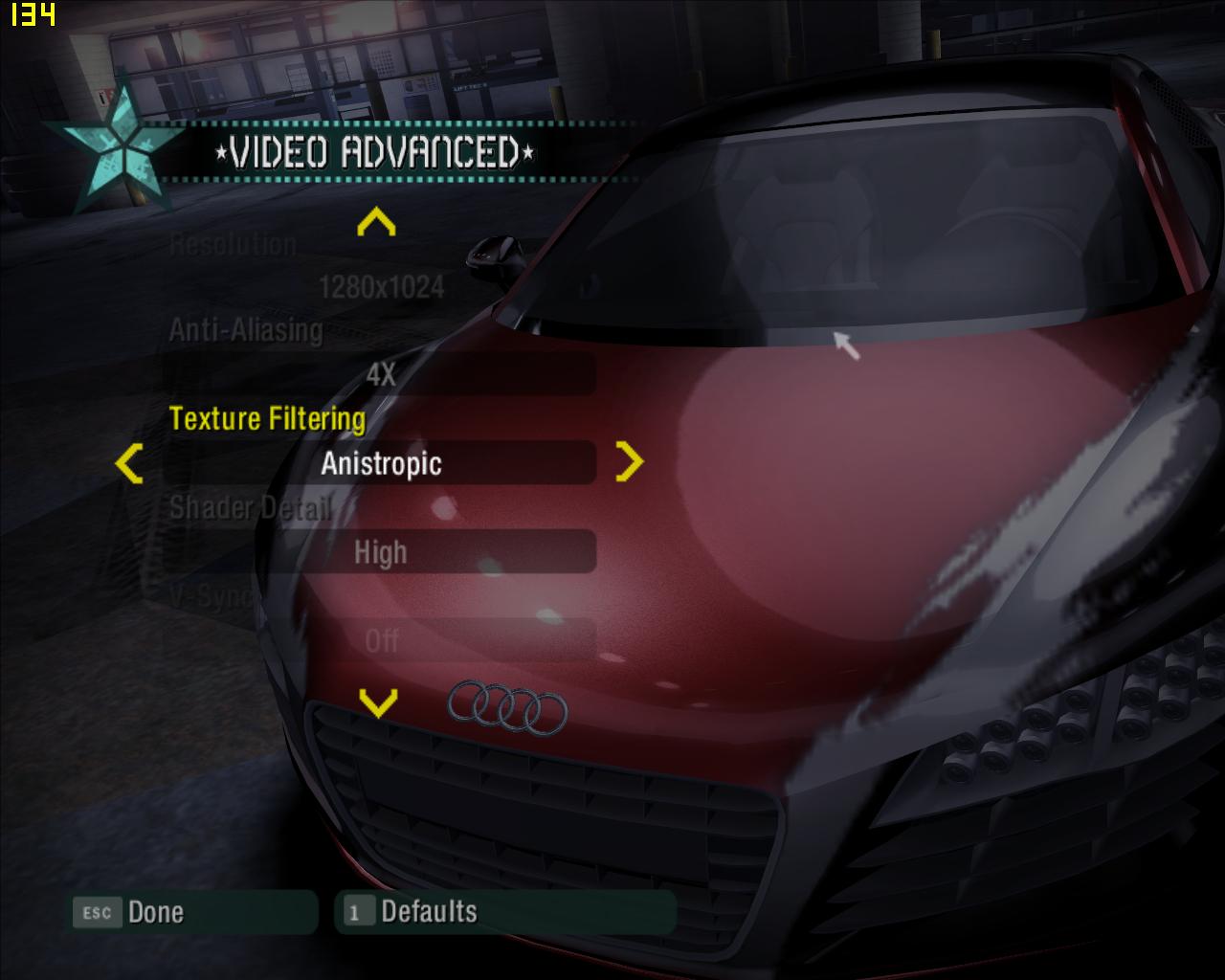
Task: Click the 4X anti-aliasing value
Action: [381, 375]
